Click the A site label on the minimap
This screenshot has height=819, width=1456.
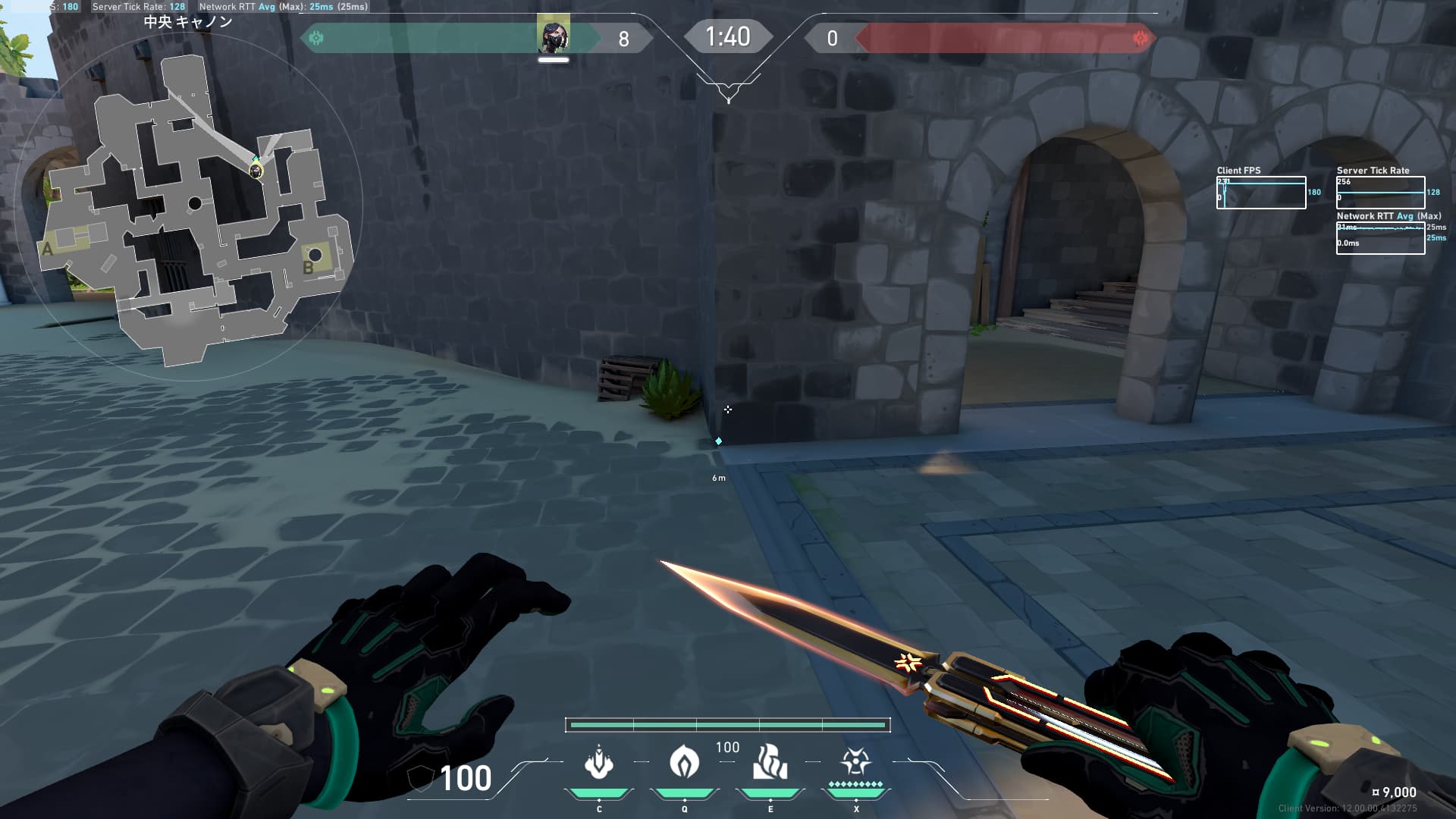point(48,249)
